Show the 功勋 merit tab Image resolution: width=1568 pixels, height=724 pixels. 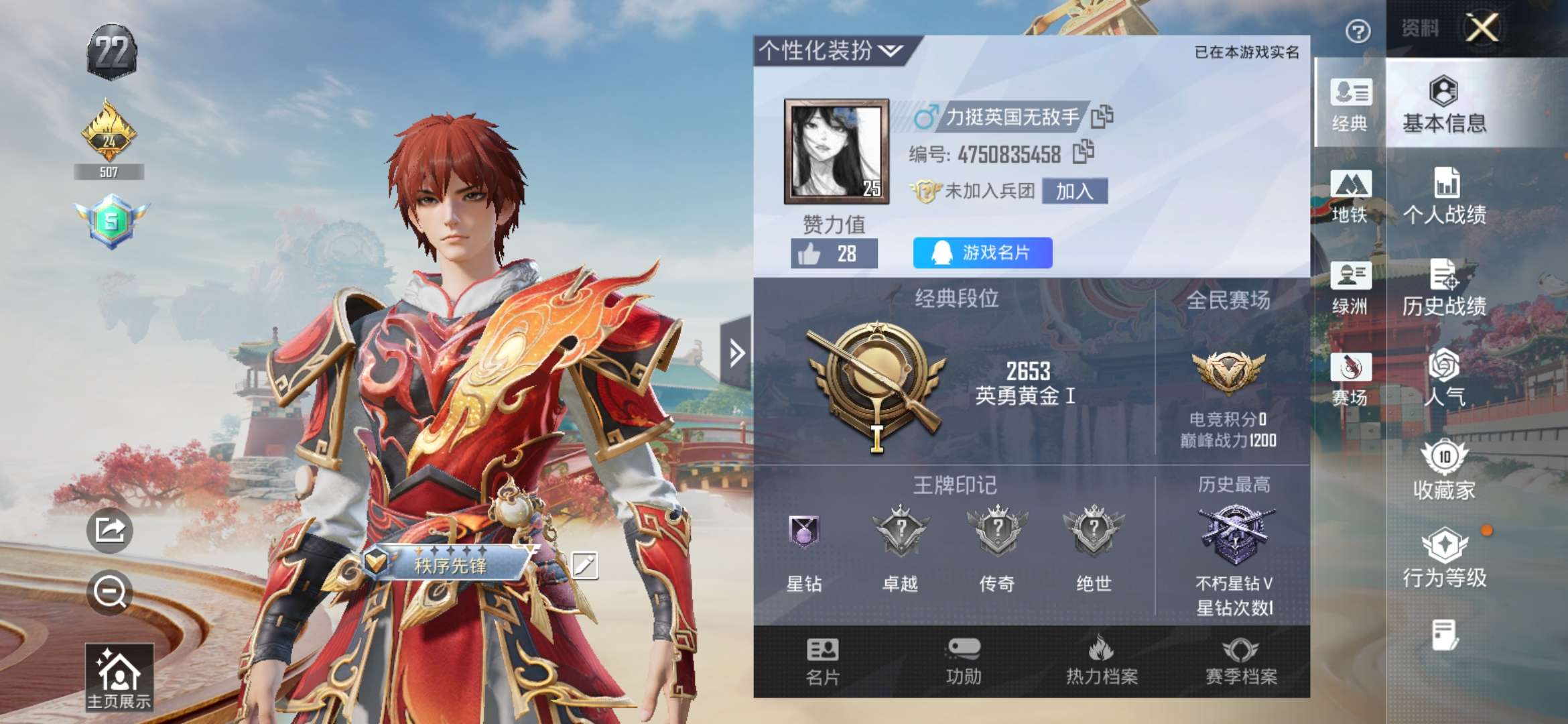point(964,661)
